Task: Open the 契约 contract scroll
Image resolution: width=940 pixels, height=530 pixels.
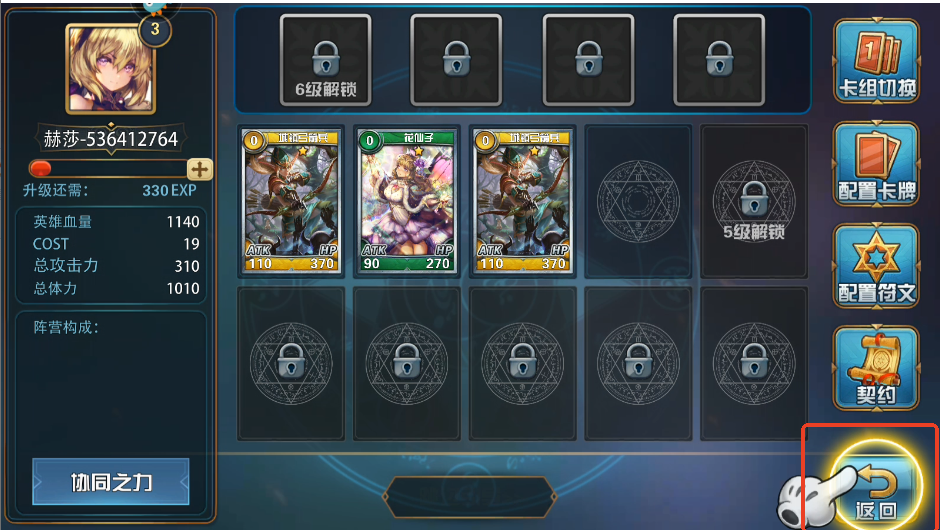Action: click(875, 368)
